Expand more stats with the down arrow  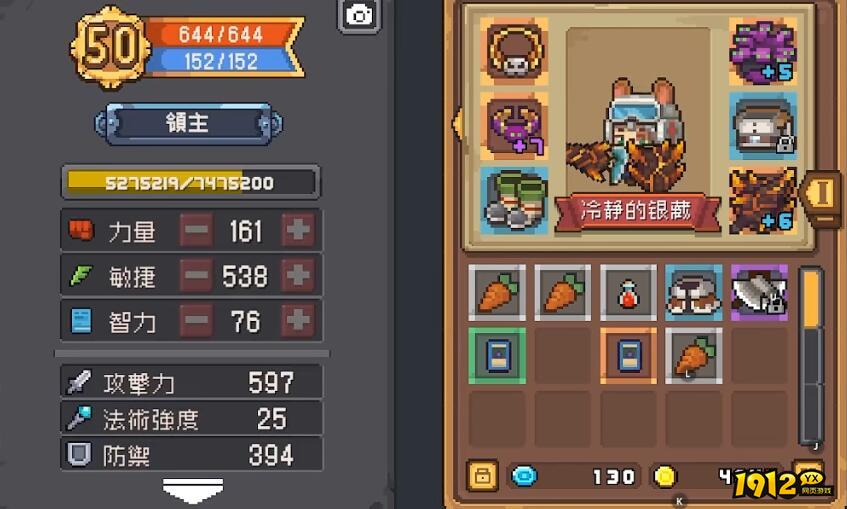pyautogui.click(x=192, y=492)
